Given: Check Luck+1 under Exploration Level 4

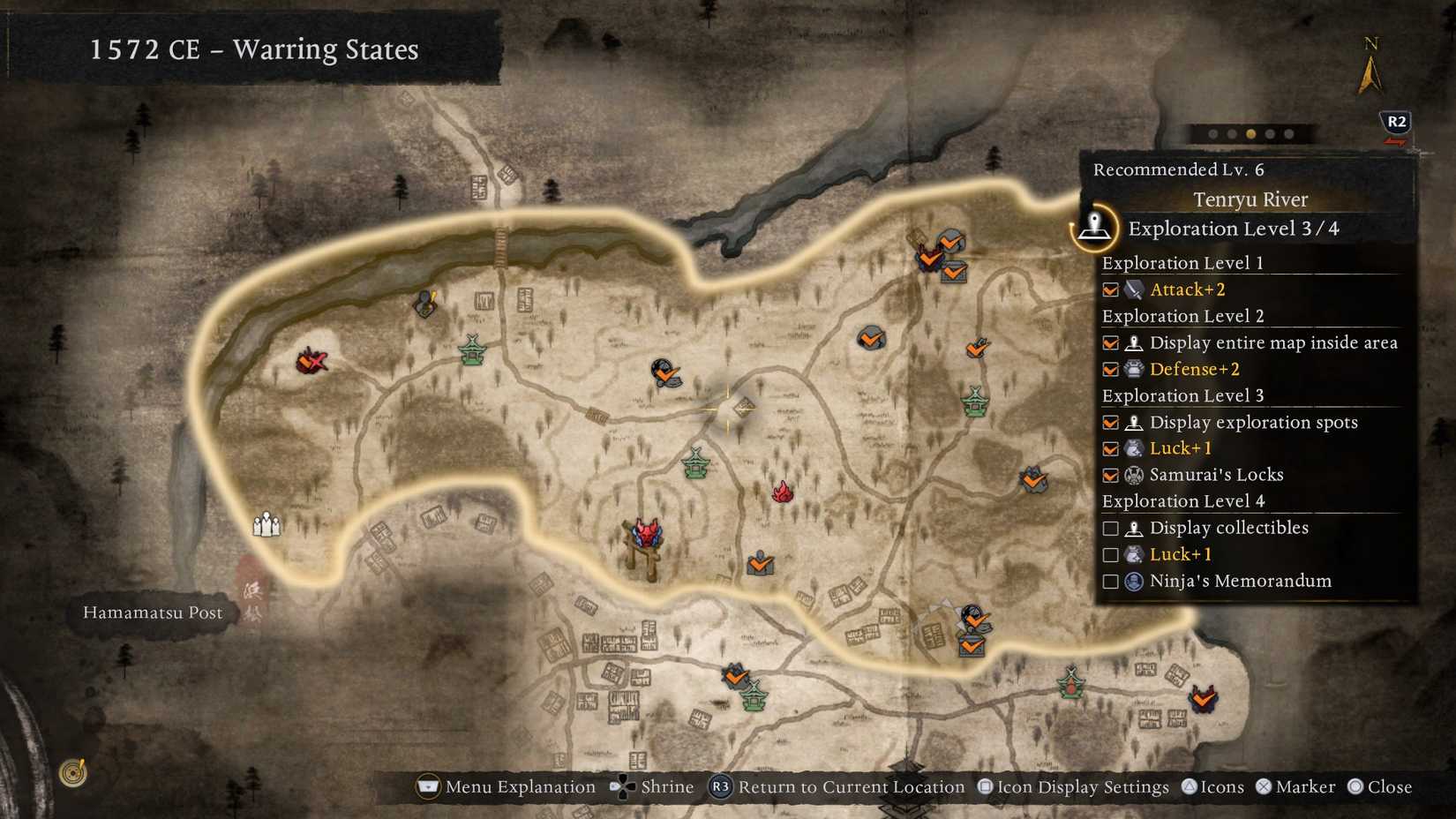Looking at the screenshot, I should pyautogui.click(x=1110, y=554).
